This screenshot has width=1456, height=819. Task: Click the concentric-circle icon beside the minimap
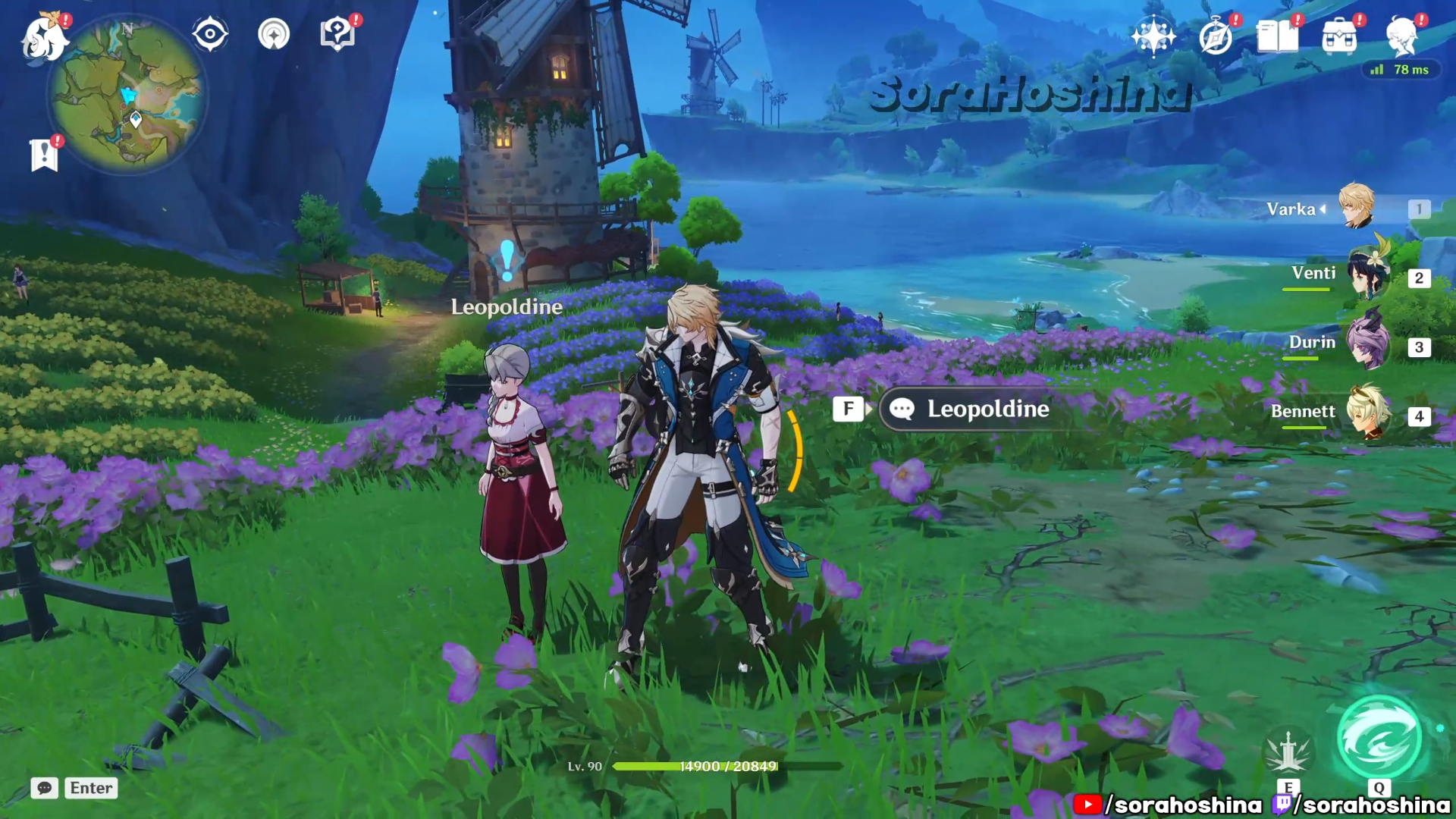click(274, 34)
